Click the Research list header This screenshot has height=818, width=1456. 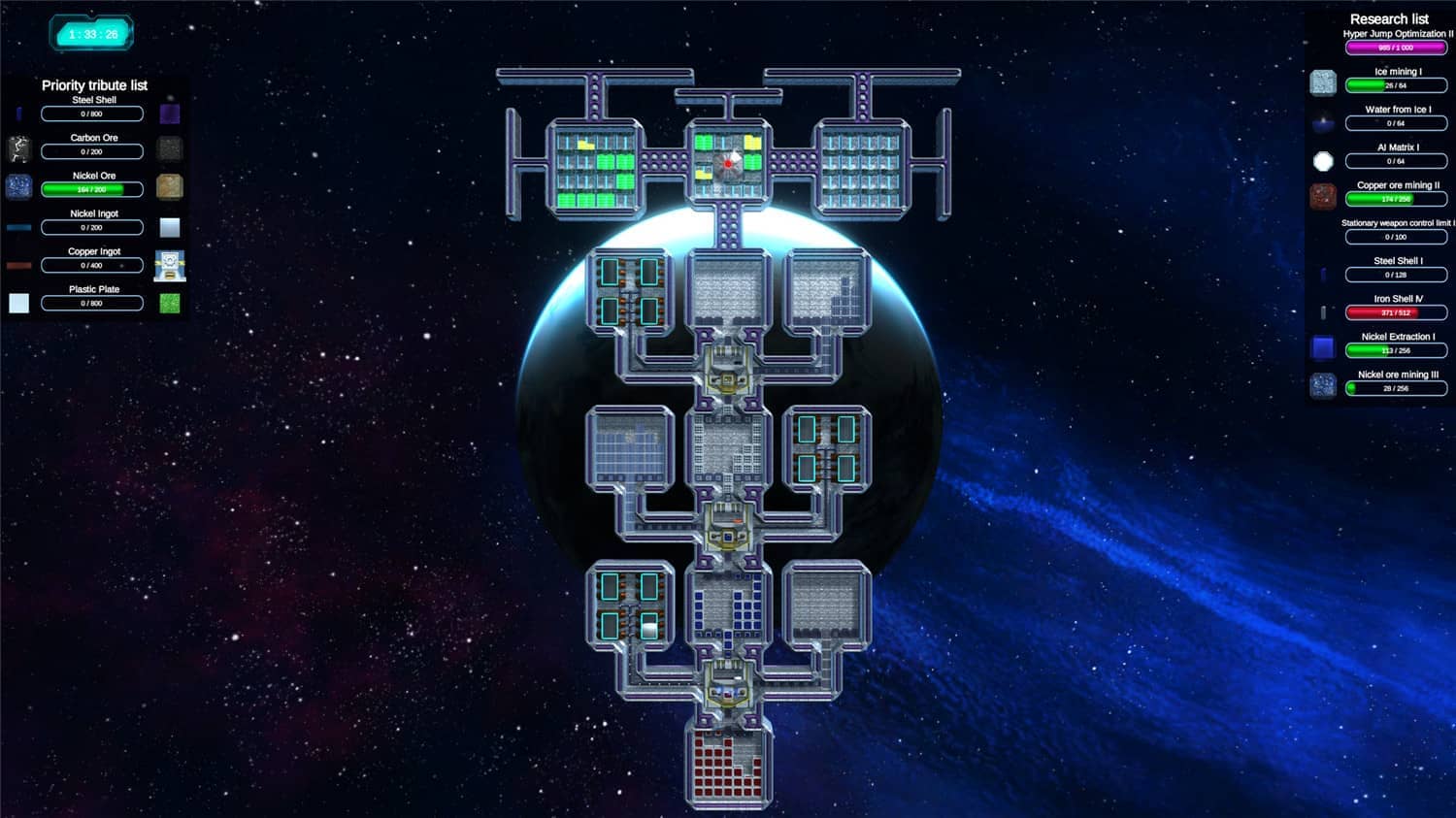(x=1388, y=18)
